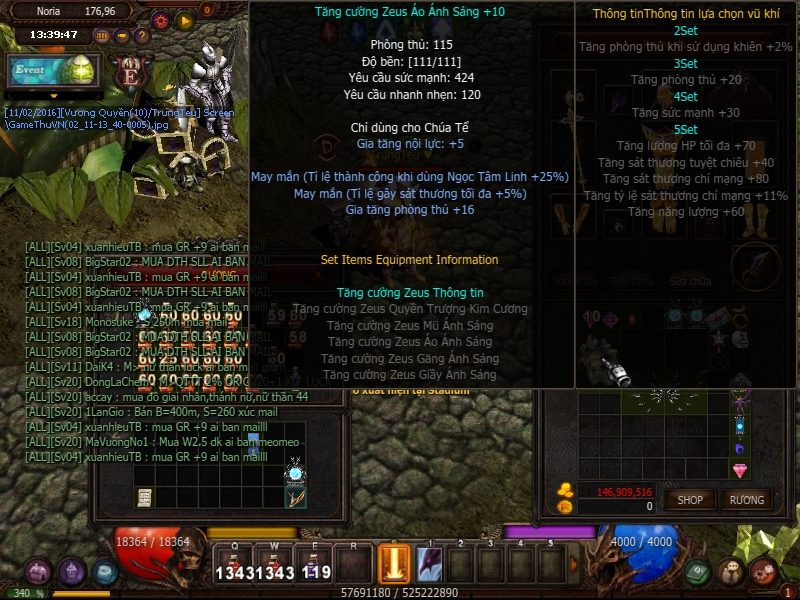The width and height of the screenshot is (800, 600).
Task: Click the yellow play arrow button
Action: (x=184, y=19)
